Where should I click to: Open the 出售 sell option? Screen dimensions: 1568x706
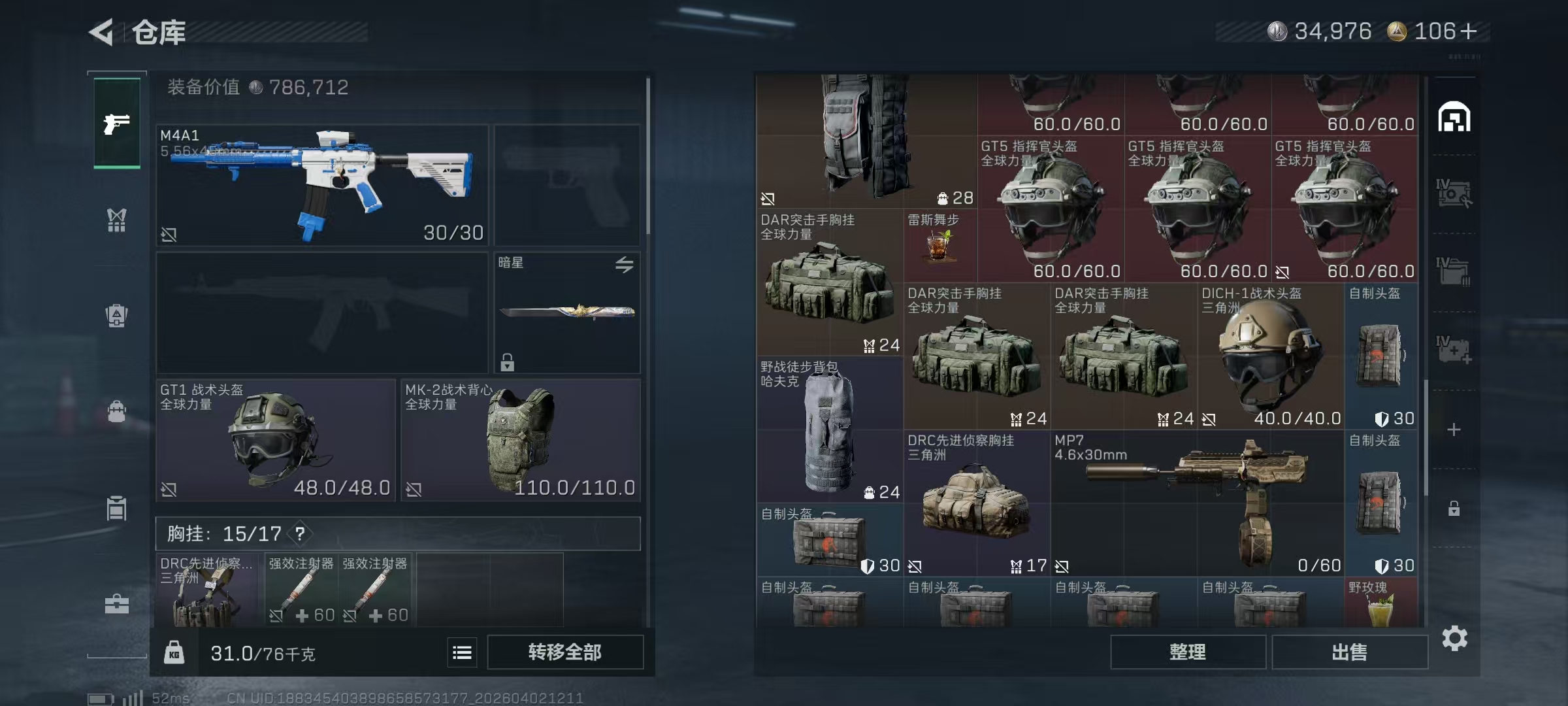(1349, 652)
